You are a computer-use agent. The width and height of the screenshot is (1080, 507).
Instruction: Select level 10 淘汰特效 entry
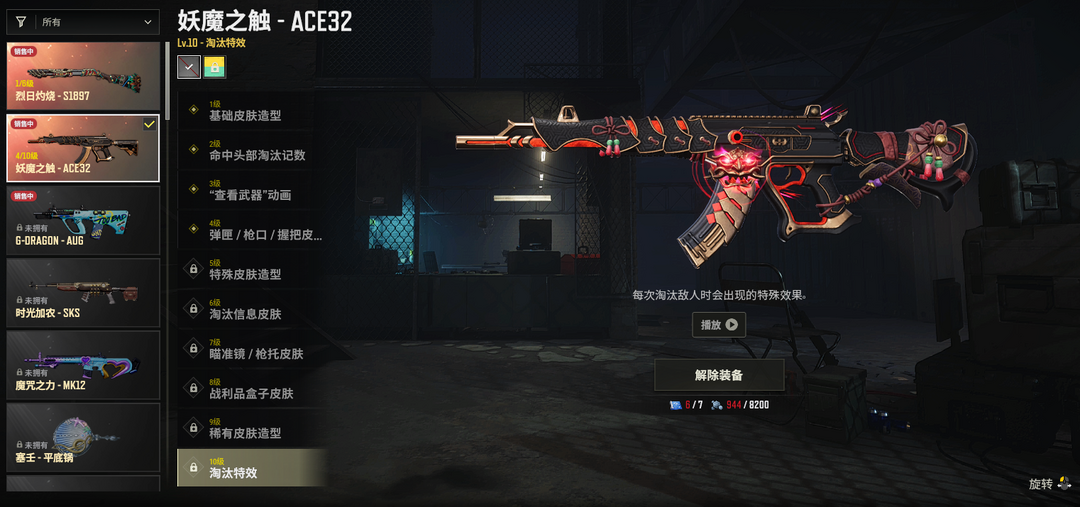(x=252, y=468)
